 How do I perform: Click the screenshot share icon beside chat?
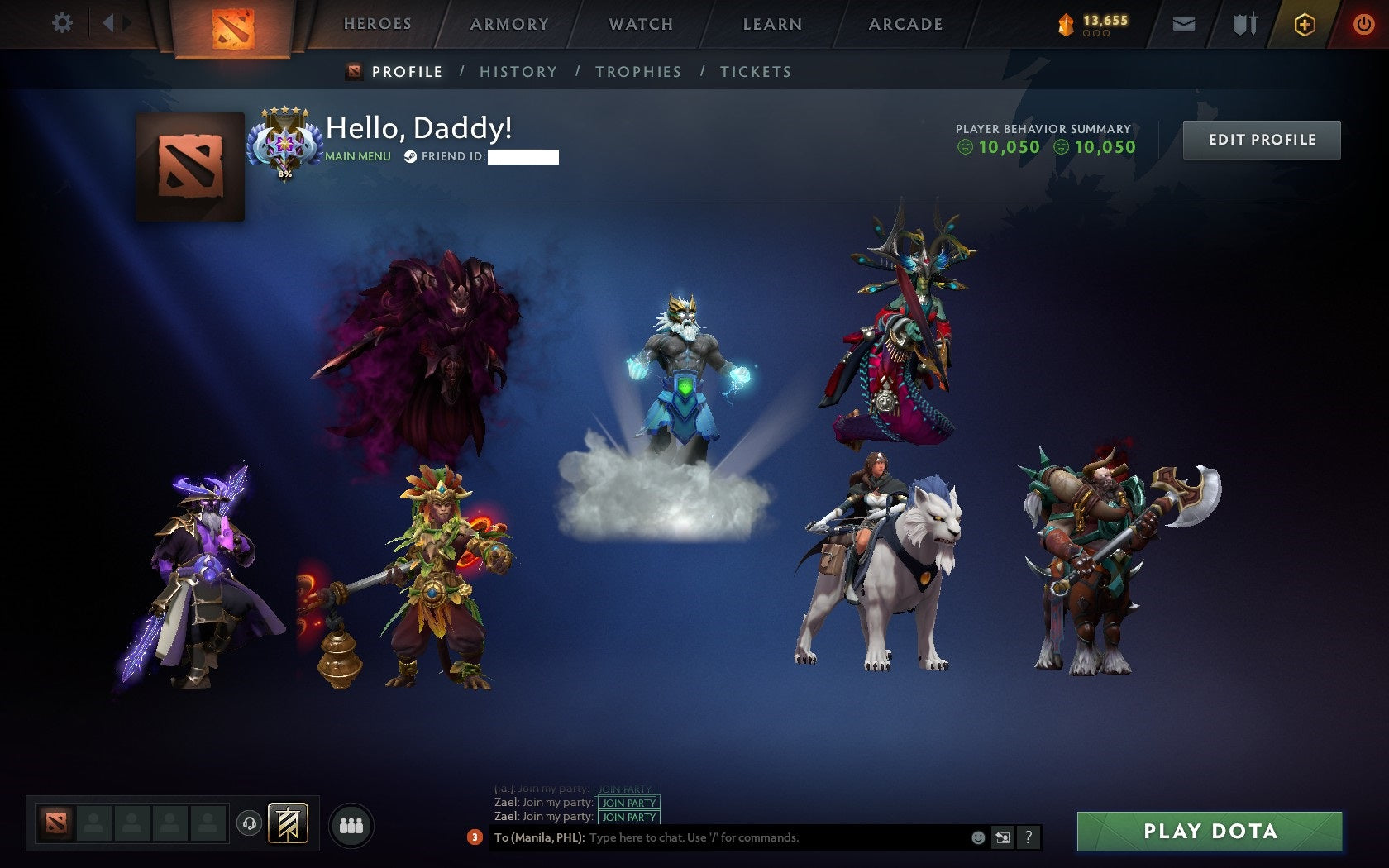tap(1004, 836)
